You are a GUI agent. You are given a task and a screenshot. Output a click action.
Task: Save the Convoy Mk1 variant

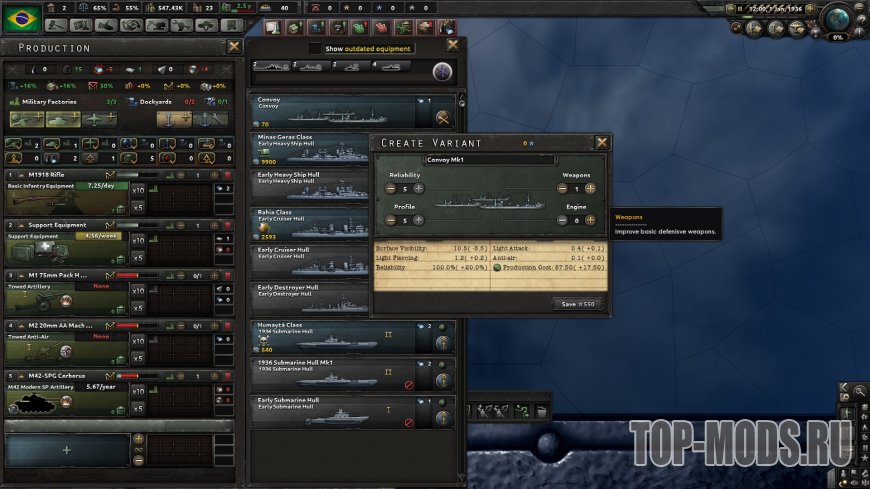coord(578,304)
